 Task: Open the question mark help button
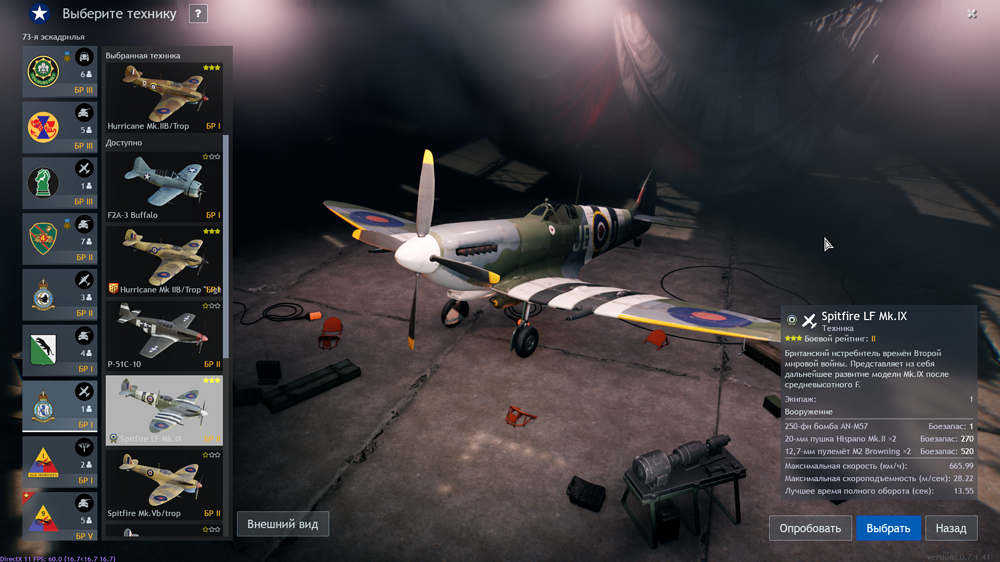(198, 14)
